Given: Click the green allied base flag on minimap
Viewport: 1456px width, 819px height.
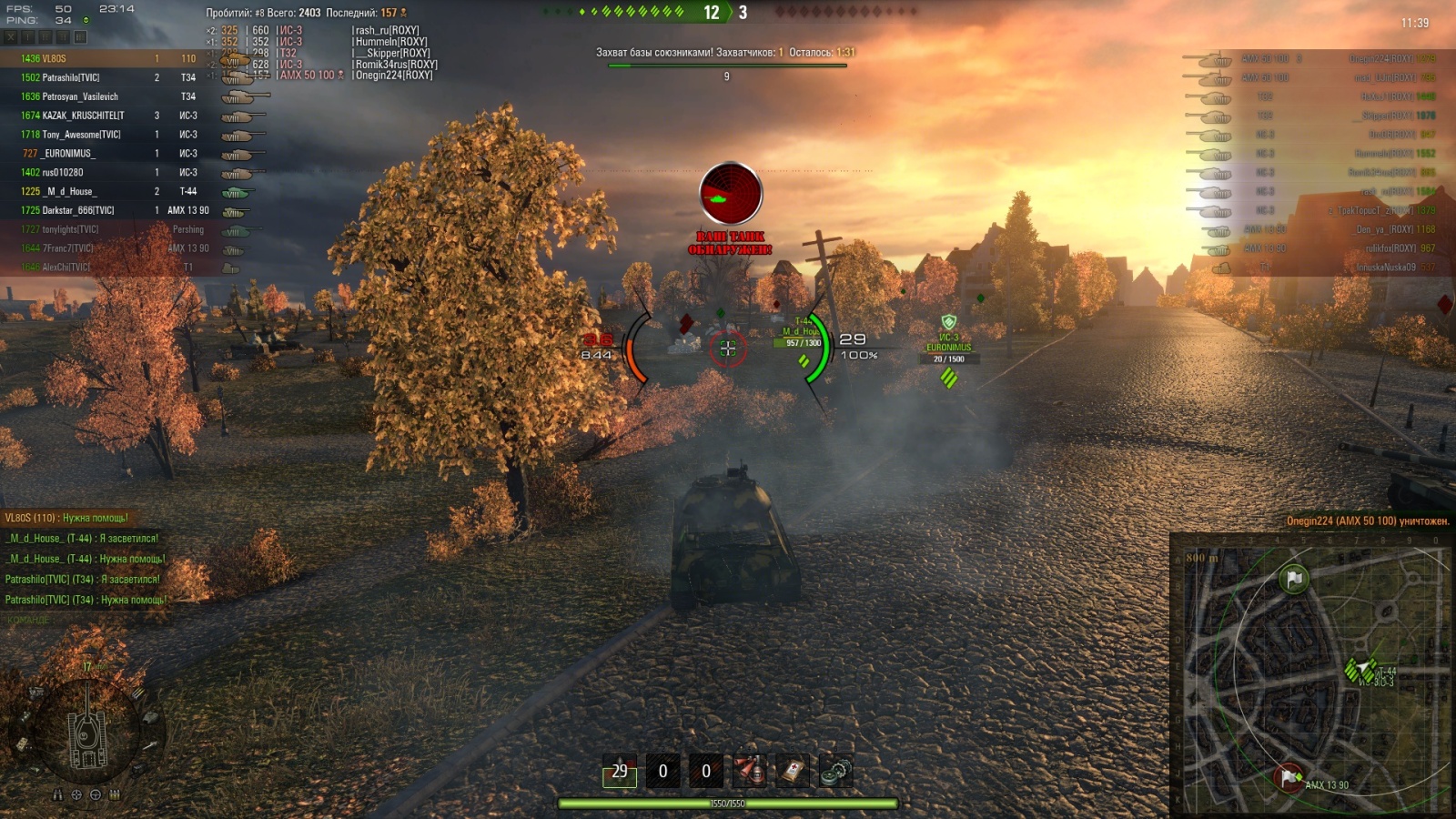Looking at the screenshot, I should pos(1293,578).
